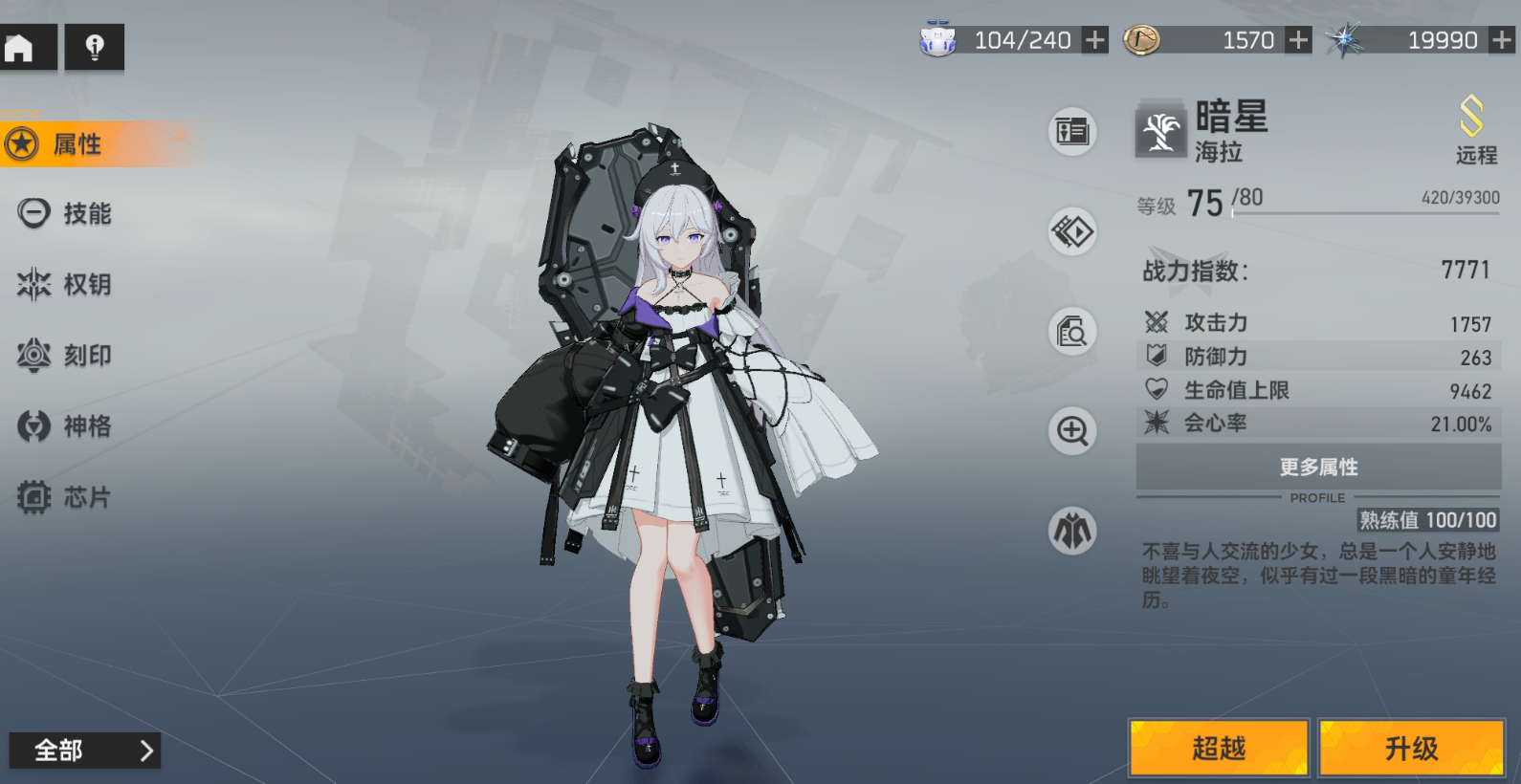
Task: Tap the 升级 level up button
Action: point(1411,748)
